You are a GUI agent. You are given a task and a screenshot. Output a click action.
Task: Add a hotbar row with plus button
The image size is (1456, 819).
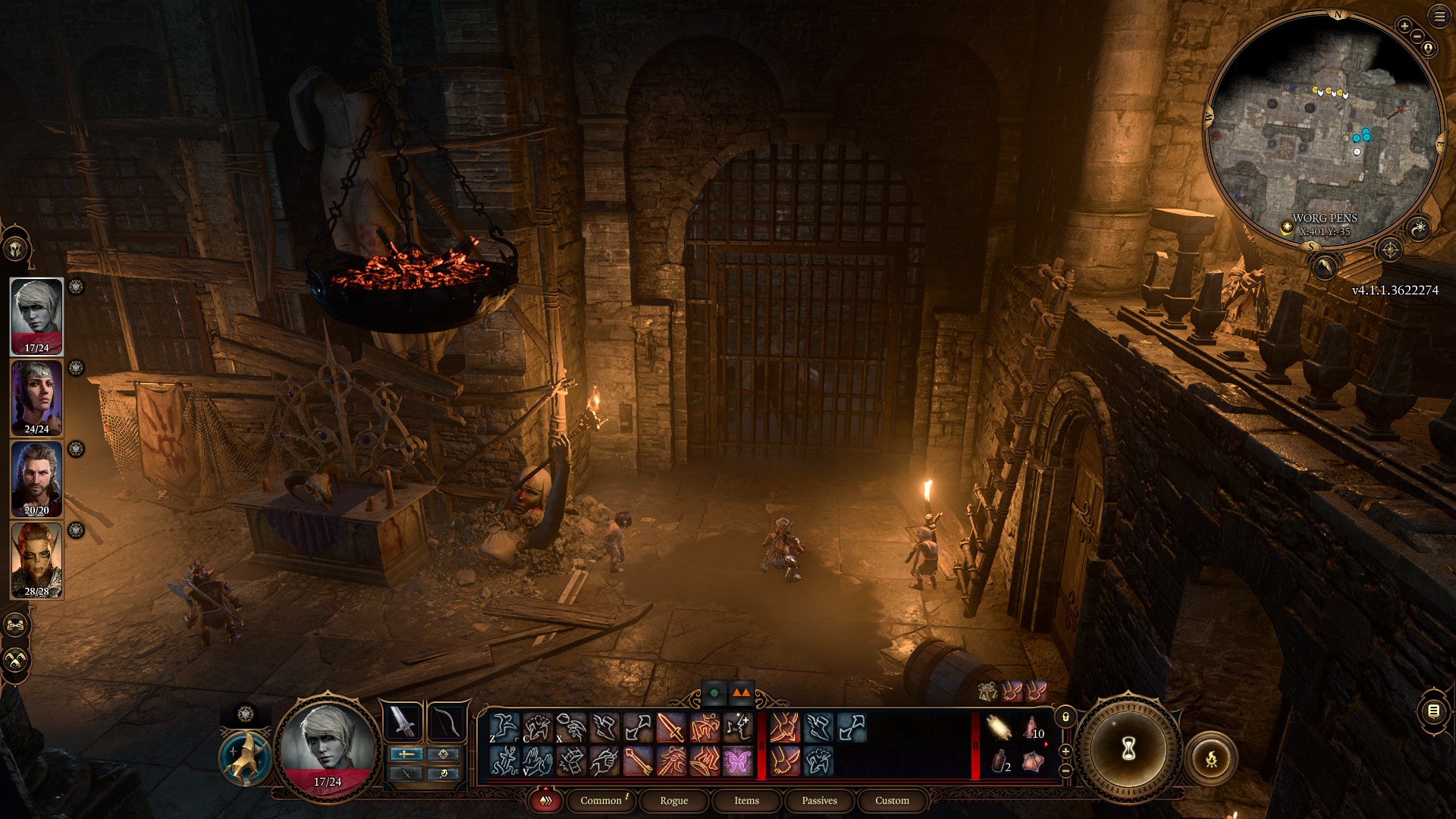(1065, 751)
